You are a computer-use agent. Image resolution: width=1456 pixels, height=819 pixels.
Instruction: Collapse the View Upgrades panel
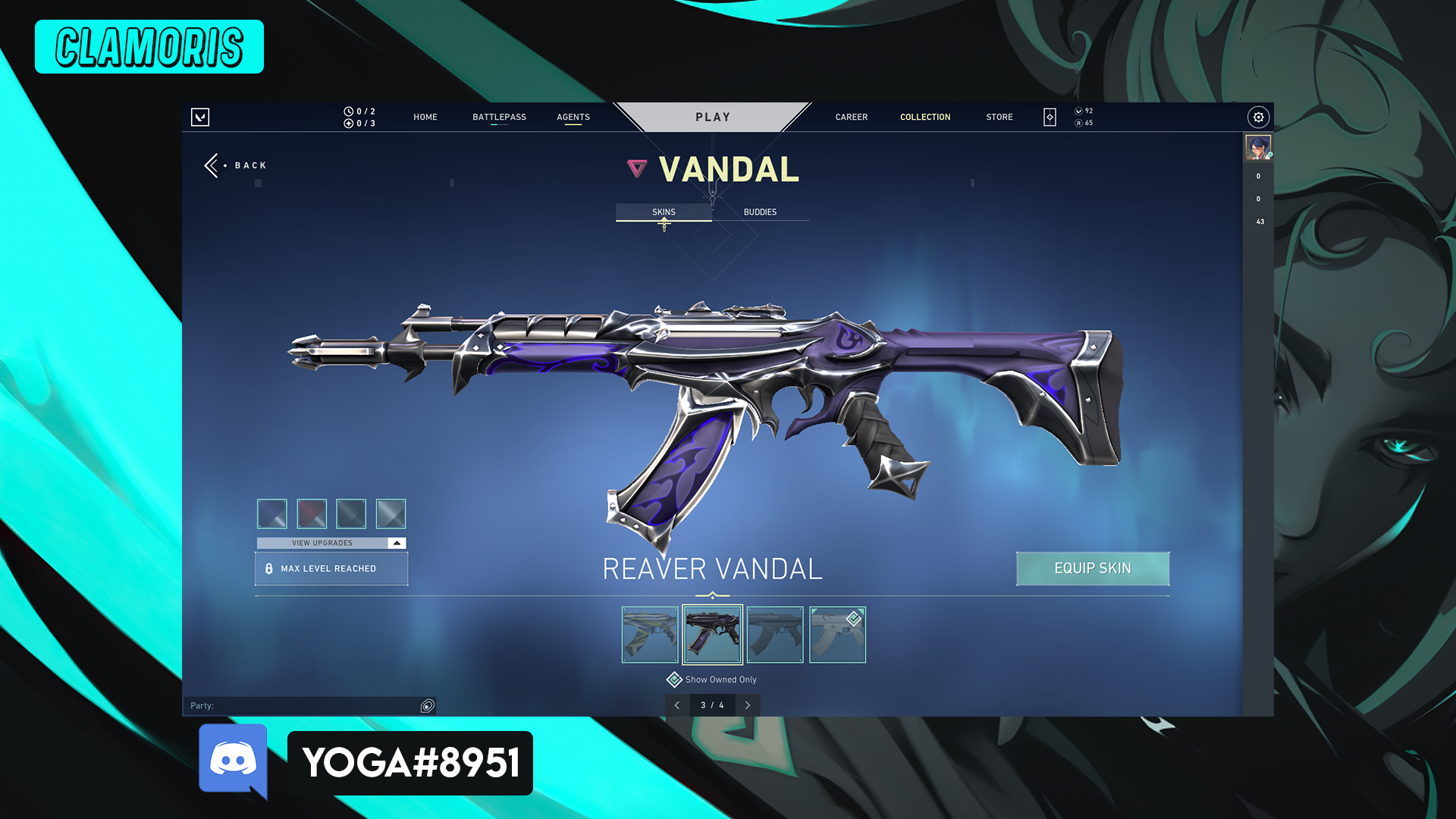(x=395, y=543)
